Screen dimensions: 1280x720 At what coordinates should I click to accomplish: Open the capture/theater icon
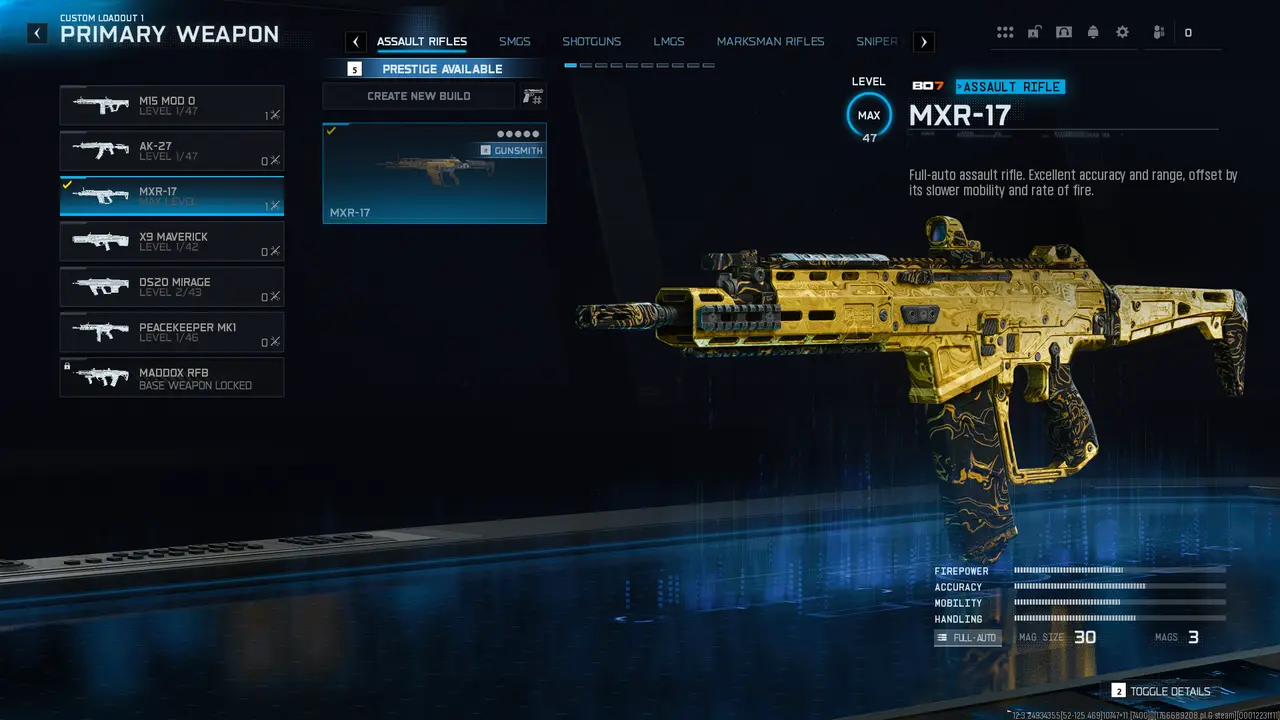[x=1064, y=31]
